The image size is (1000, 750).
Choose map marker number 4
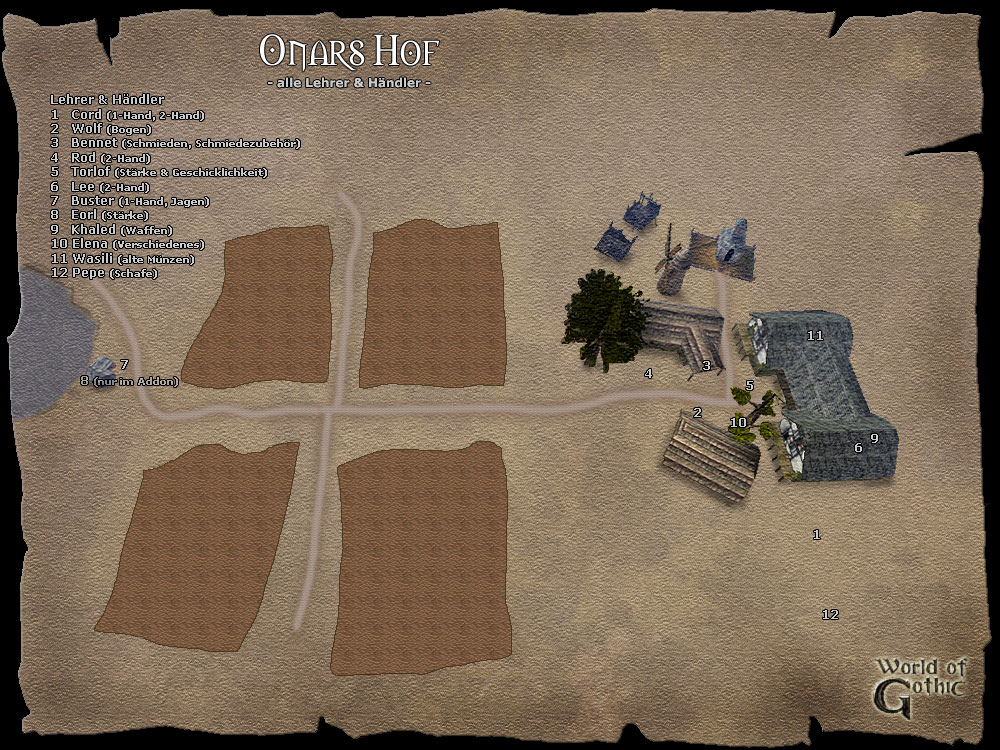(x=648, y=374)
